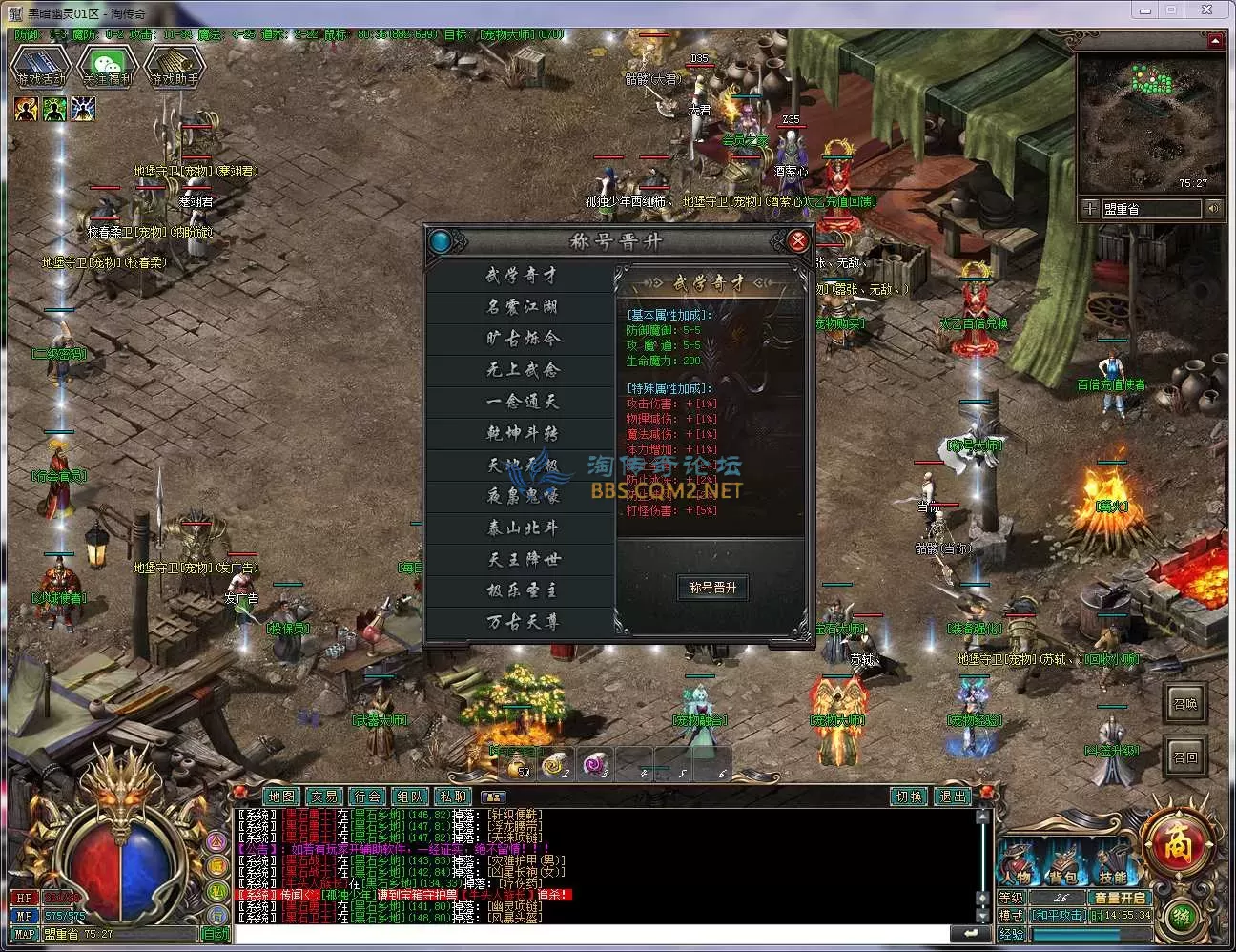Screen dimensions: 1236x952
Task: Open the 地图 map button
Action: (281, 797)
